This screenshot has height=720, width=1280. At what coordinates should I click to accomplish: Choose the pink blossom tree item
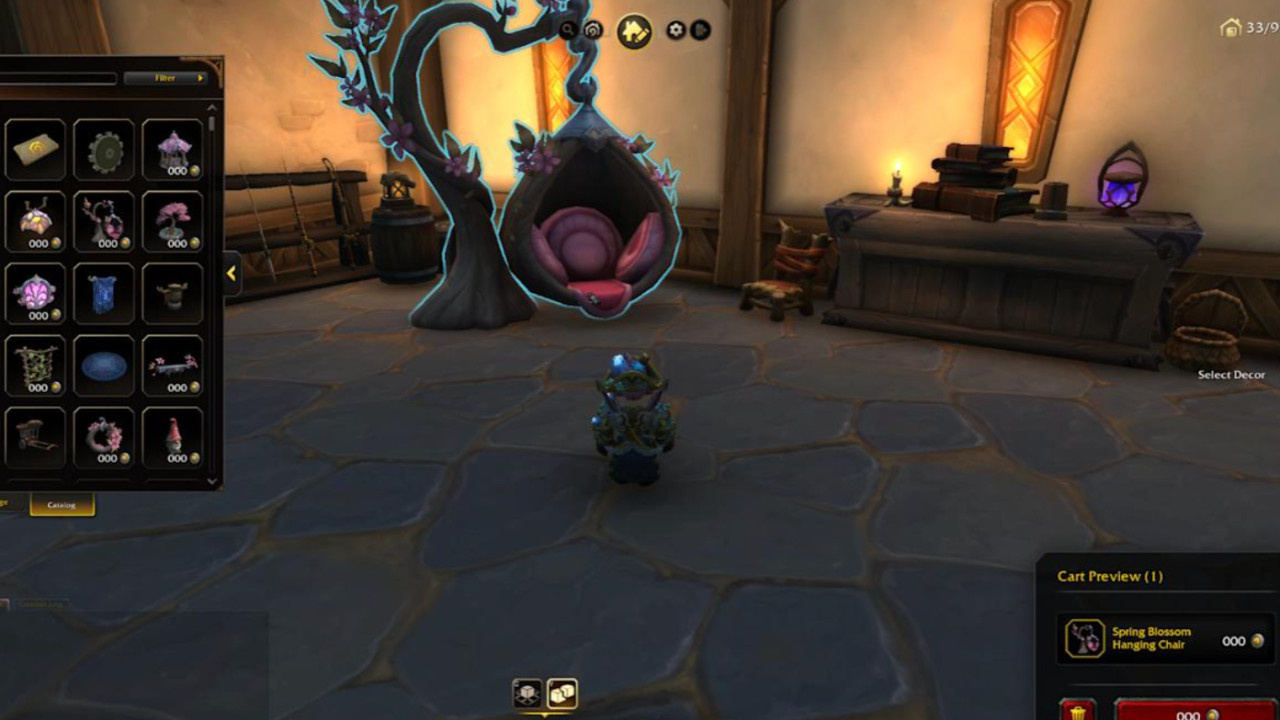(x=173, y=222)
